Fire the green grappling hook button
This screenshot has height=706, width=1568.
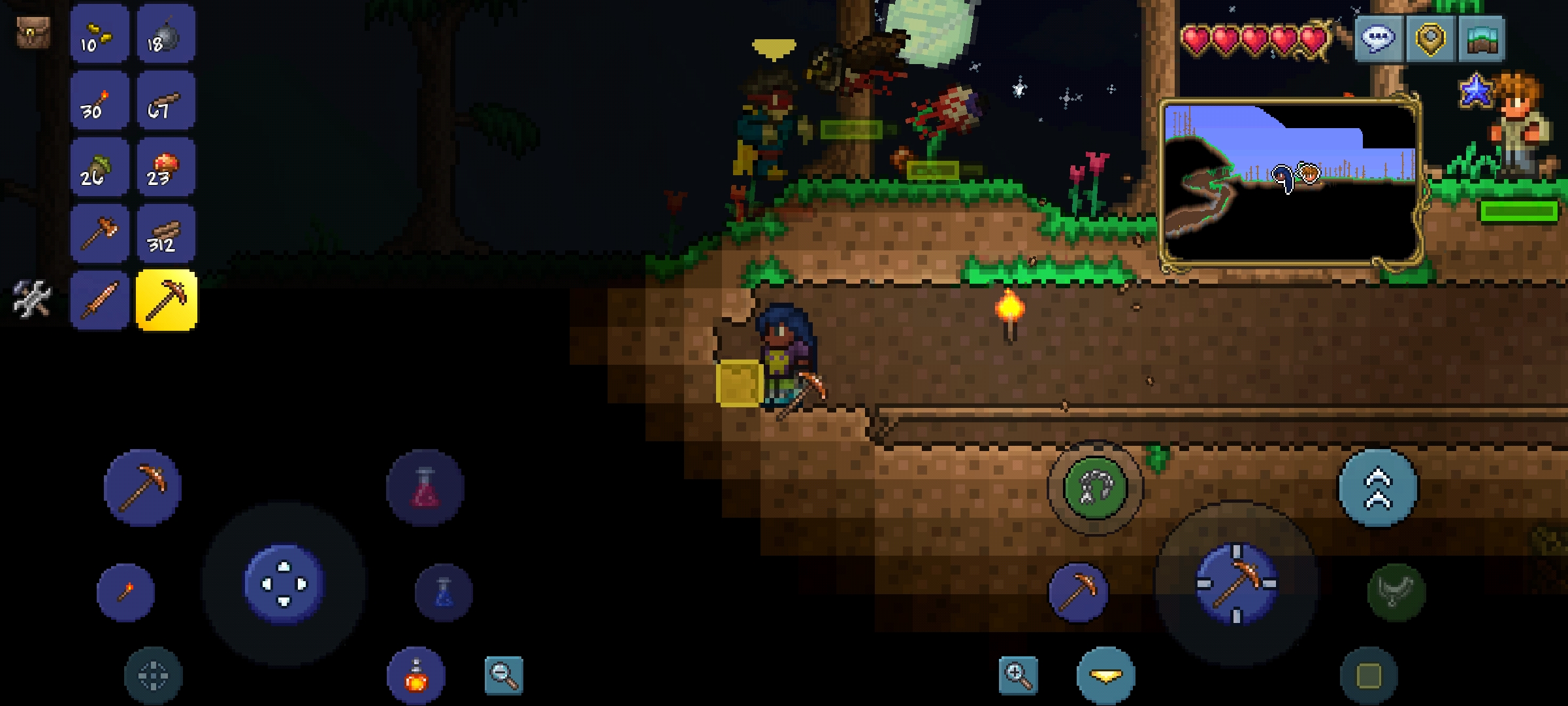coord(1095,488)
